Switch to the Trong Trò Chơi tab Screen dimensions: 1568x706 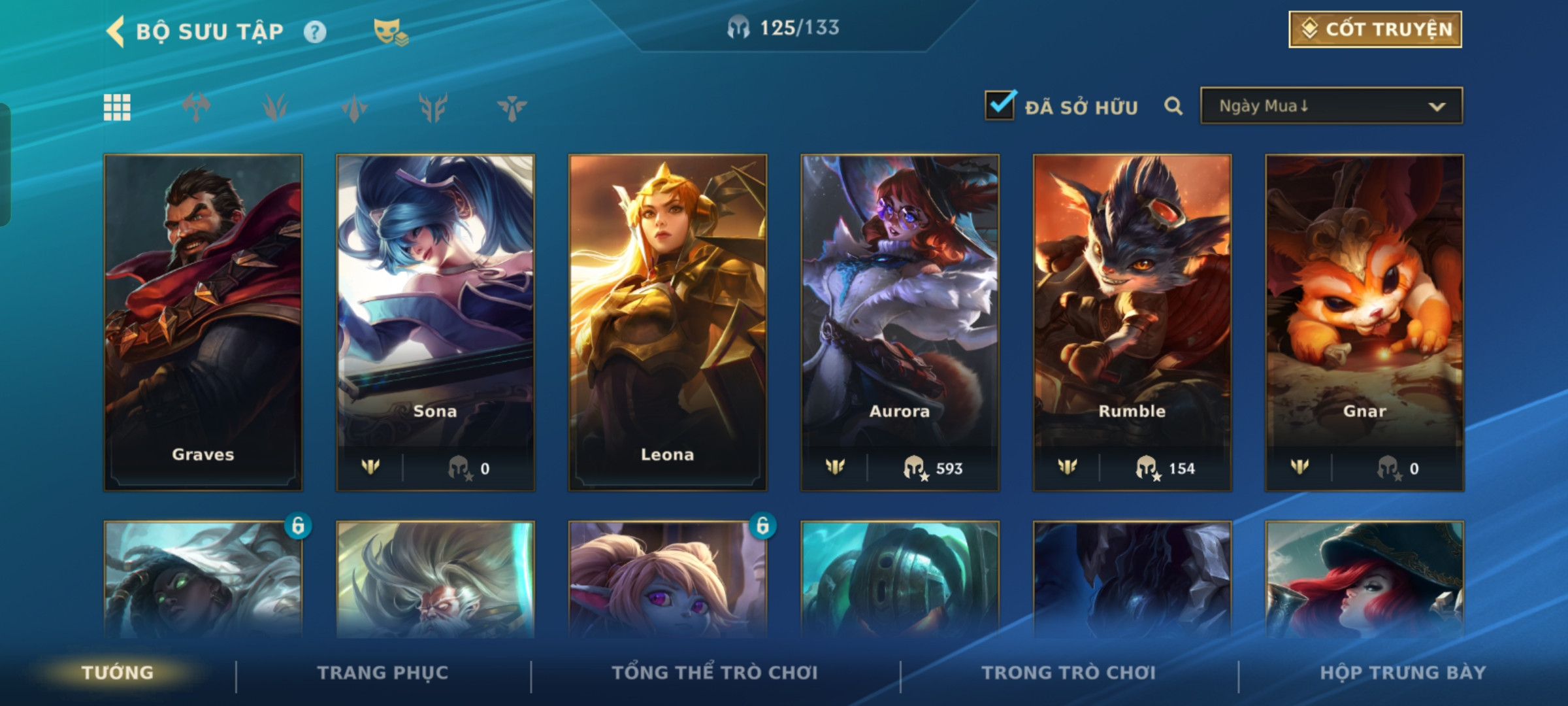click(1069, 673)
